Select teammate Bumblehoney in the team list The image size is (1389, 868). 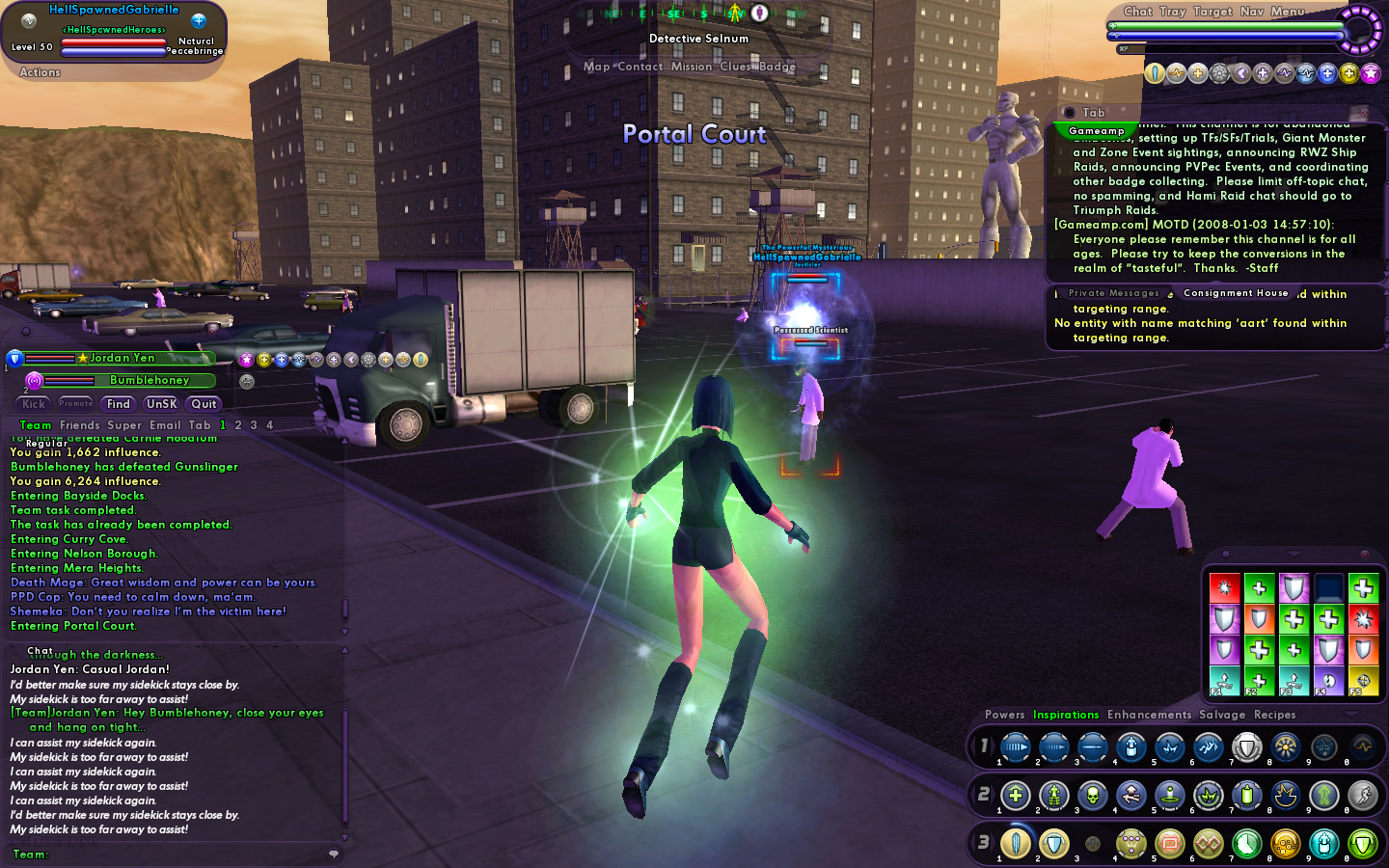[149, 380]
